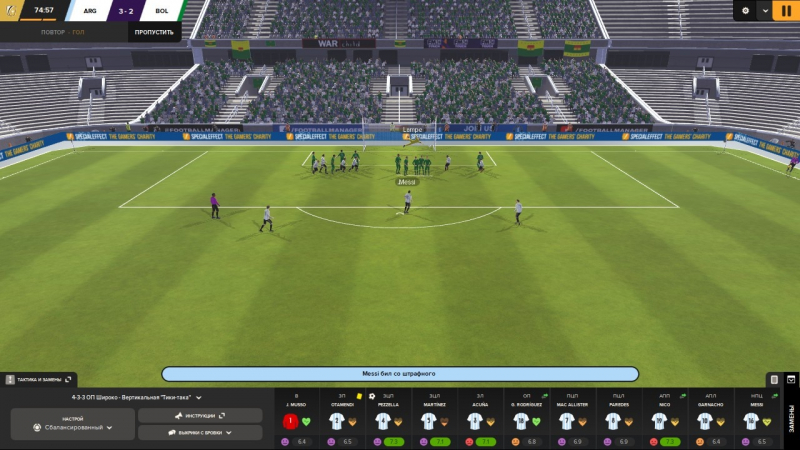The height and width of the screenshot is (450, 800).
Task: Select Messi's player card
Action: (755, 420)
